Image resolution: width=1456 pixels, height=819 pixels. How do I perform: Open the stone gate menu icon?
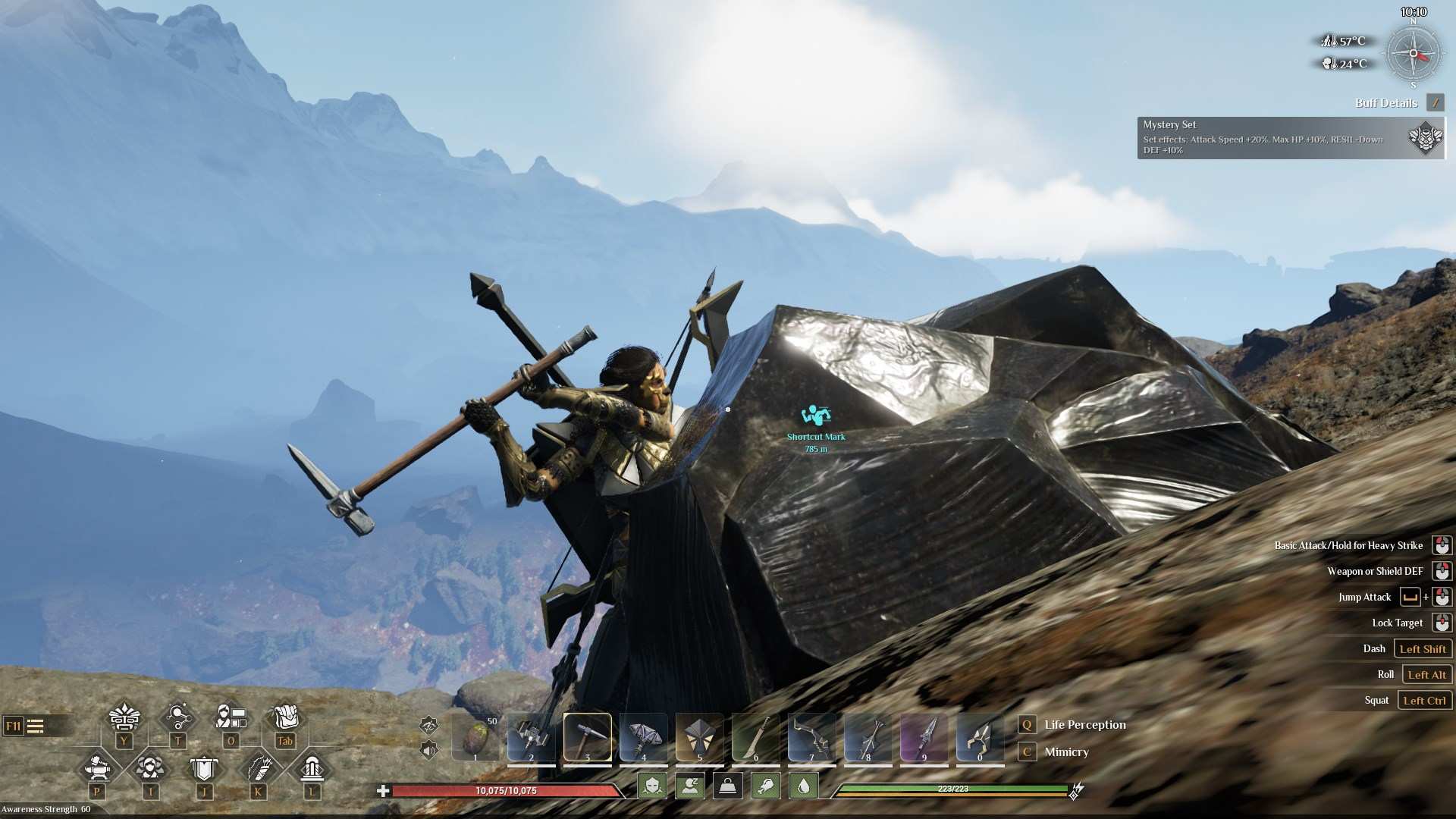[x=312, y=768]
